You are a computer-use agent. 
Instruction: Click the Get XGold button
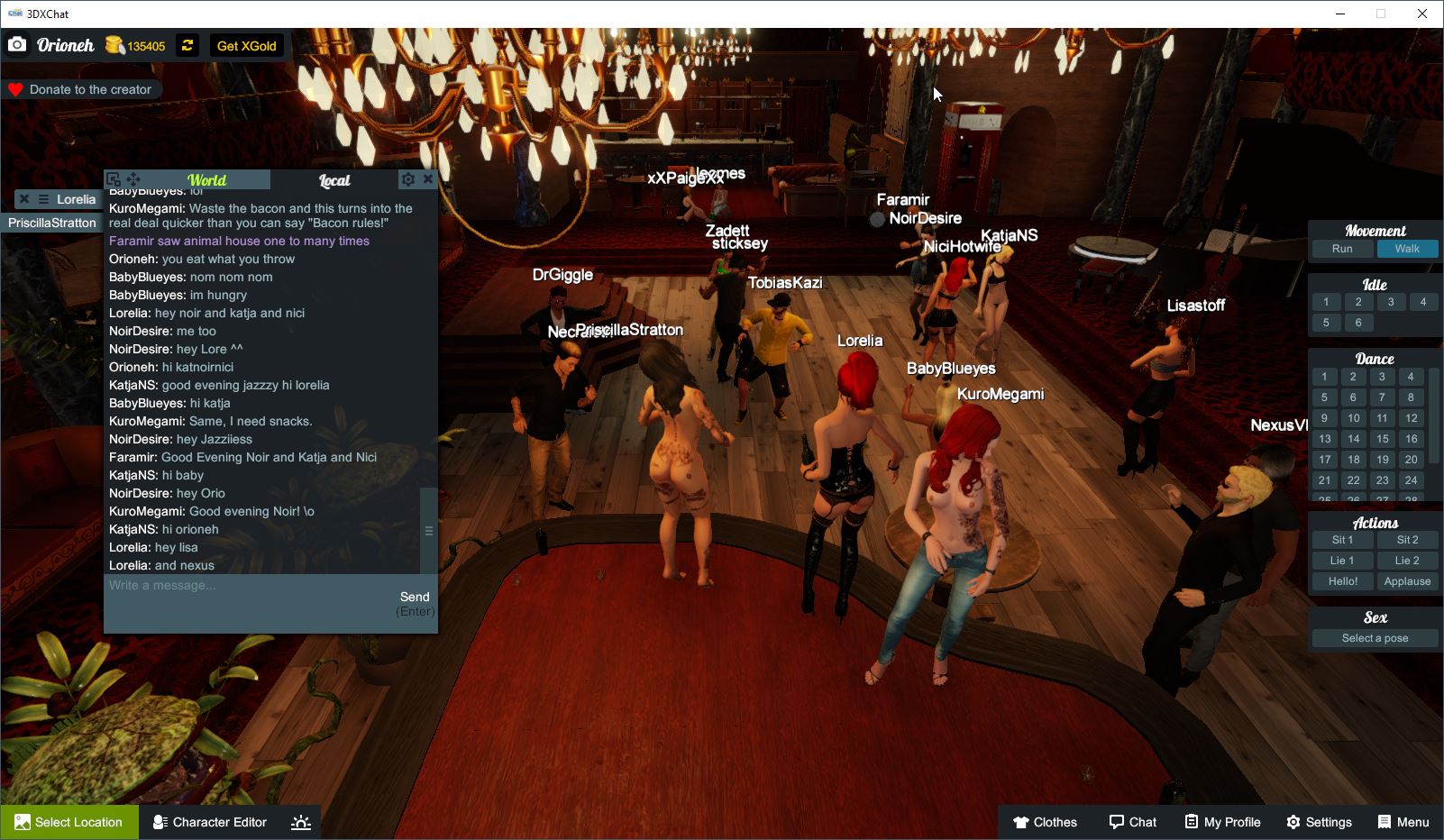tap(245, 45)
